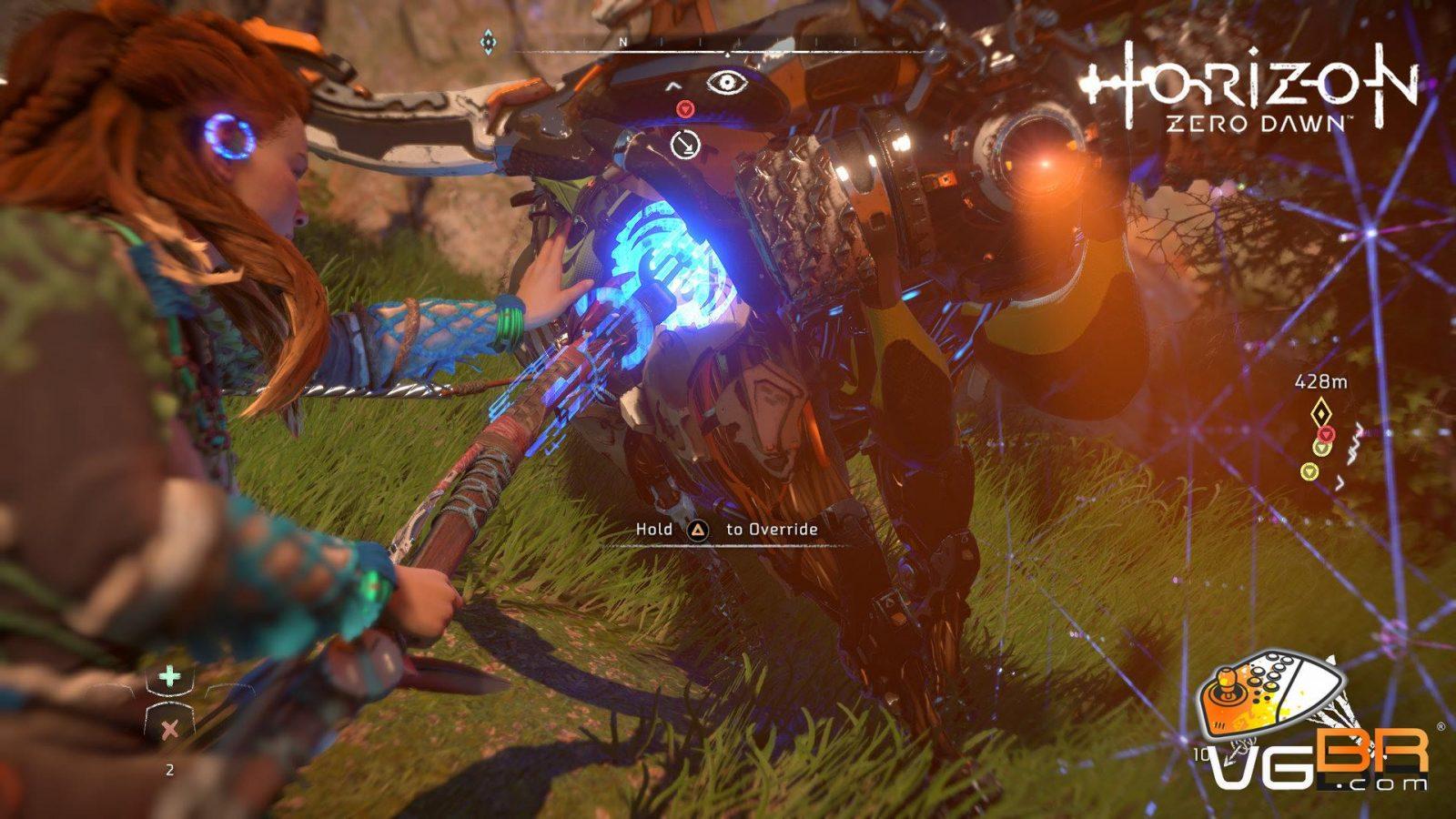Click the stealth eye visibility indicator
The image size is (1456, 819).
[x=725, y=83]
